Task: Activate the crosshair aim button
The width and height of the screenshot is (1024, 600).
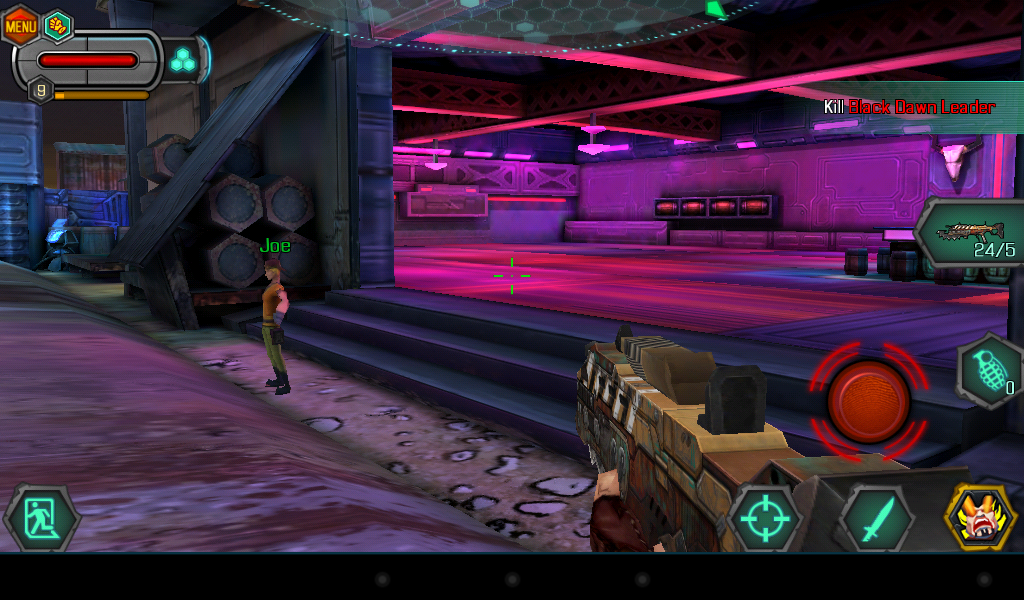Action: coord(765,519)
